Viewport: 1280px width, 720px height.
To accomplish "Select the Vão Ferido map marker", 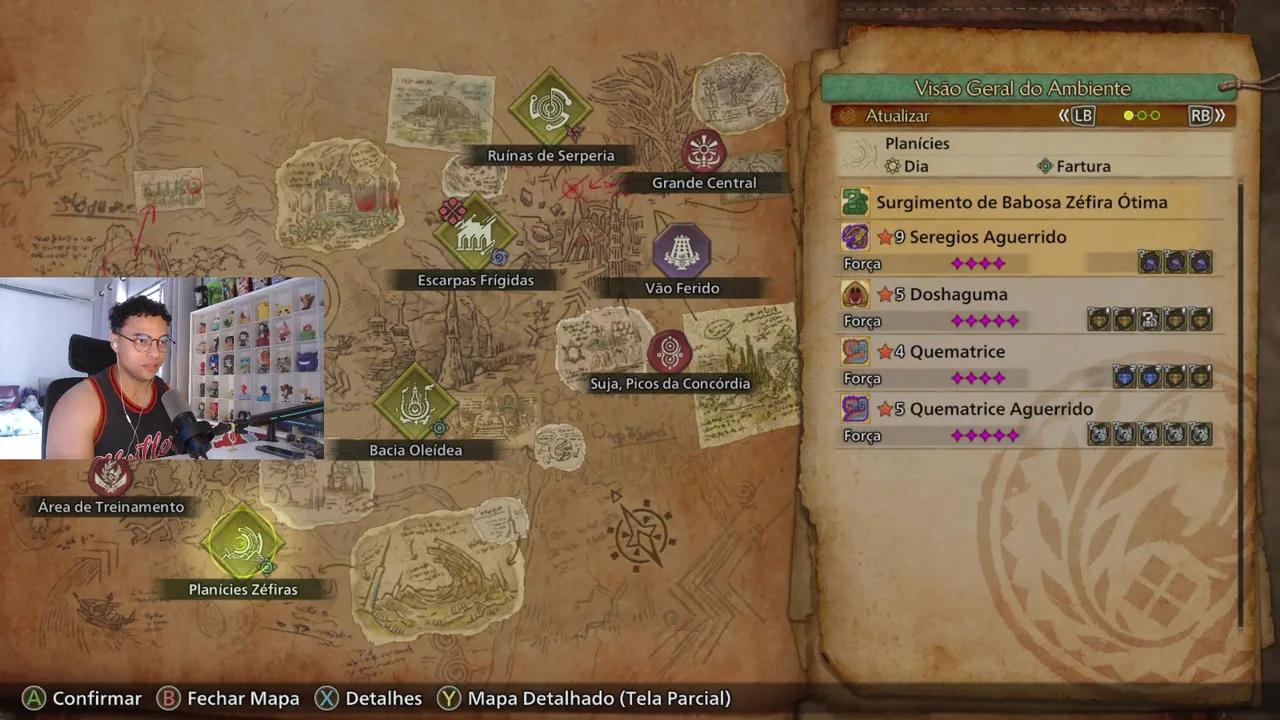I will (x=682, y=250).
